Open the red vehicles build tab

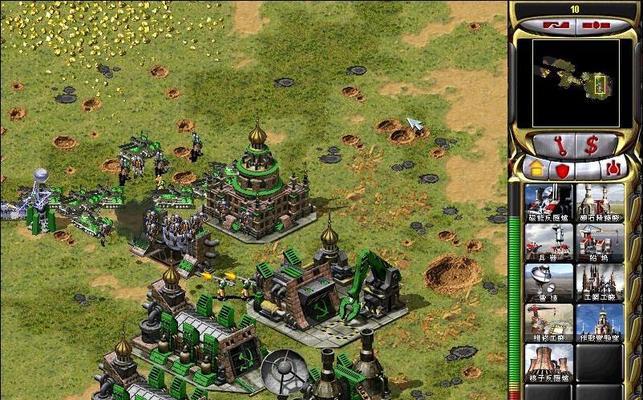coord(613,169)
